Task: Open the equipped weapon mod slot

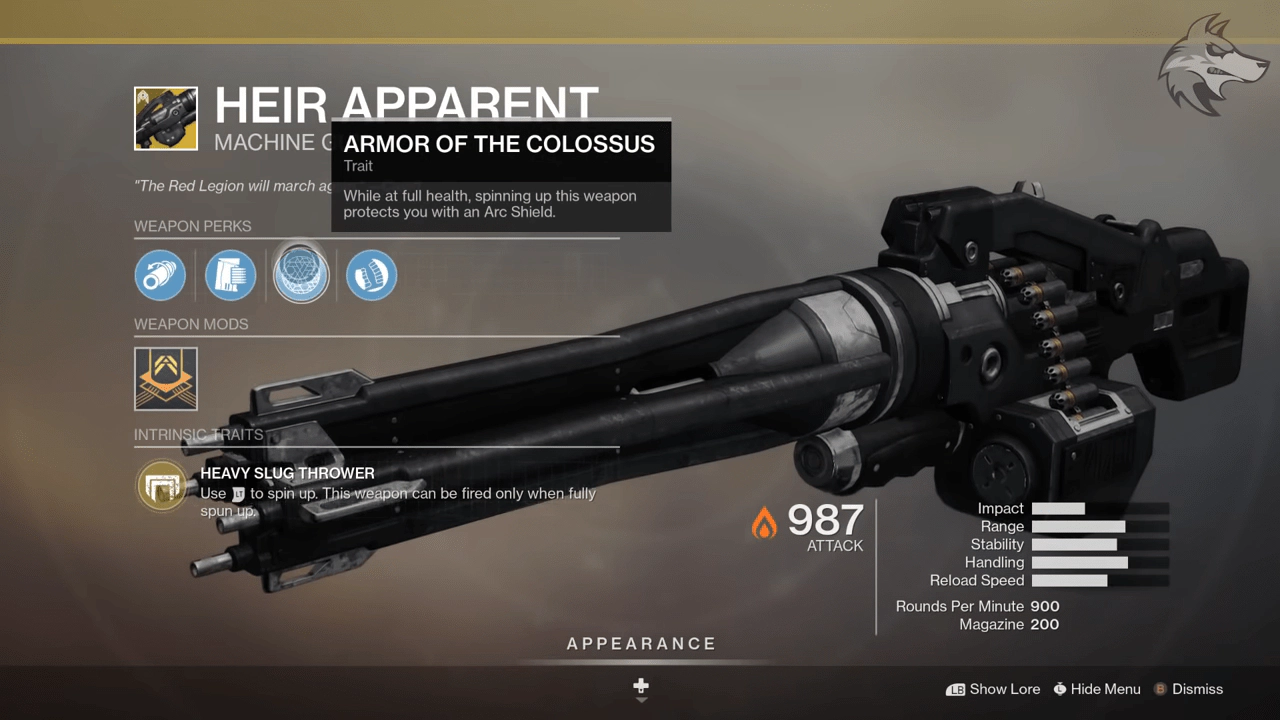Action: pyautogui.click(x=166, y=379)
